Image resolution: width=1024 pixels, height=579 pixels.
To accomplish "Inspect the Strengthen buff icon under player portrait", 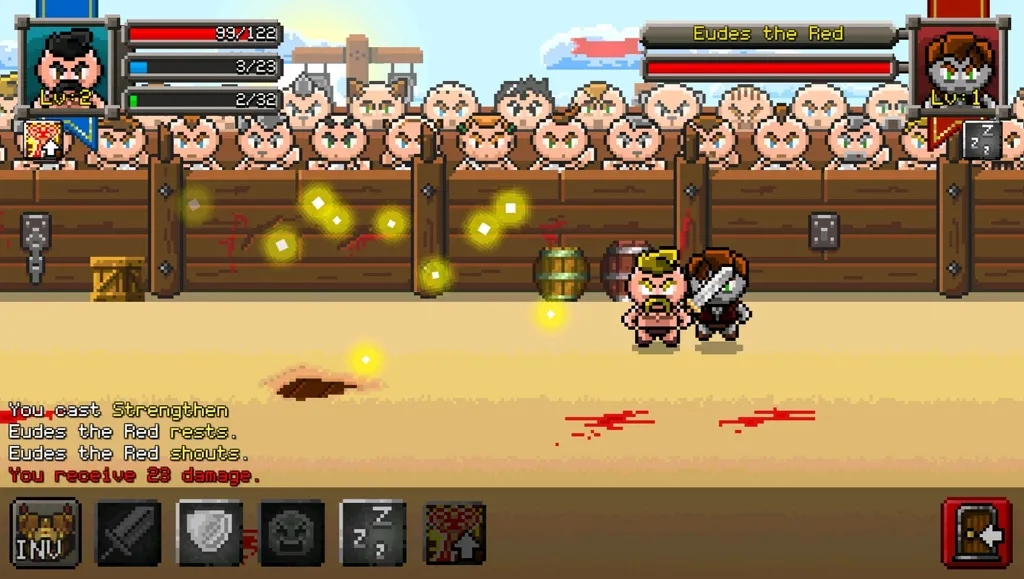I will pos(41,140).
